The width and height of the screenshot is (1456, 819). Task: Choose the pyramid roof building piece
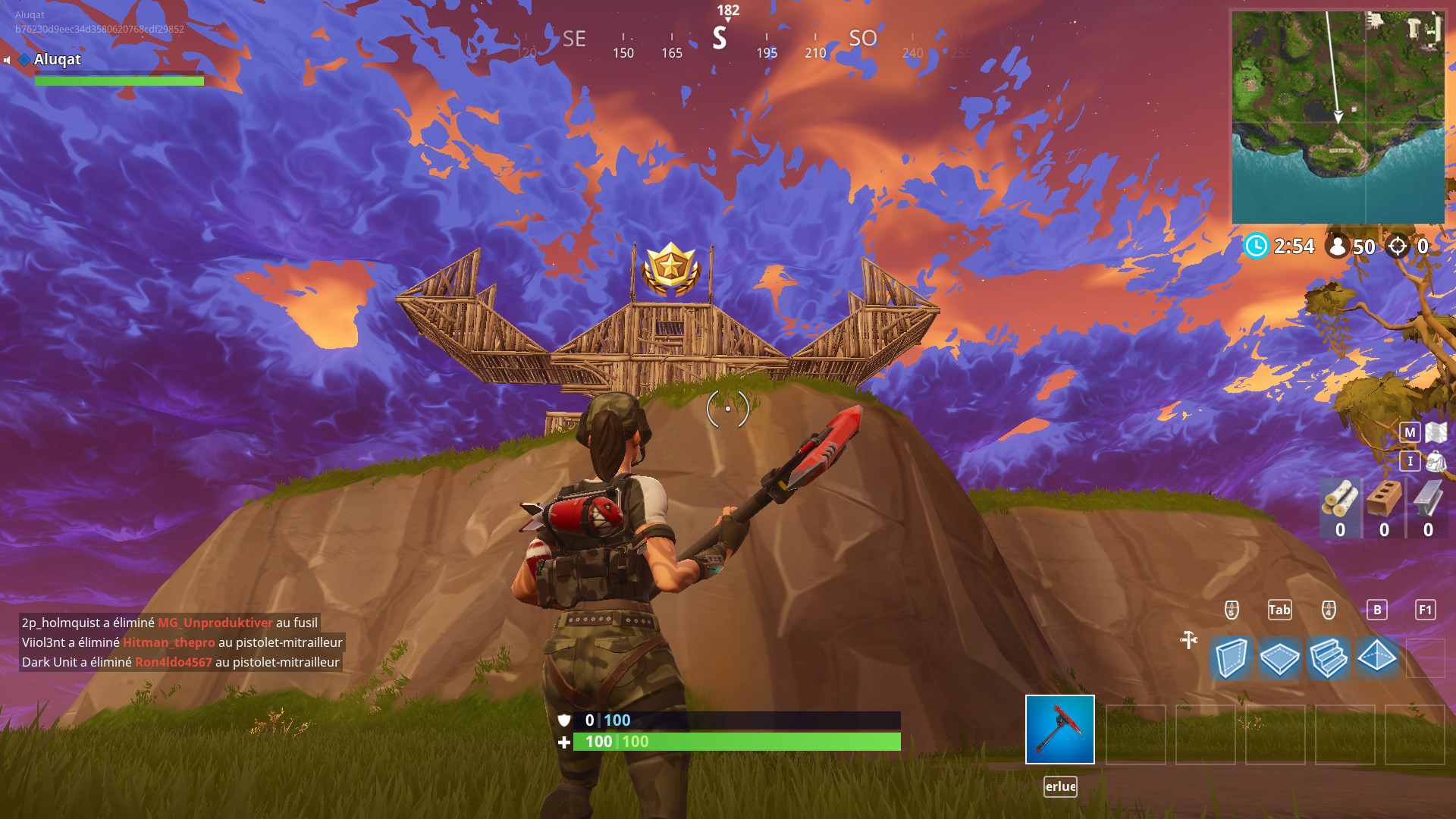tap(1376, 657)
